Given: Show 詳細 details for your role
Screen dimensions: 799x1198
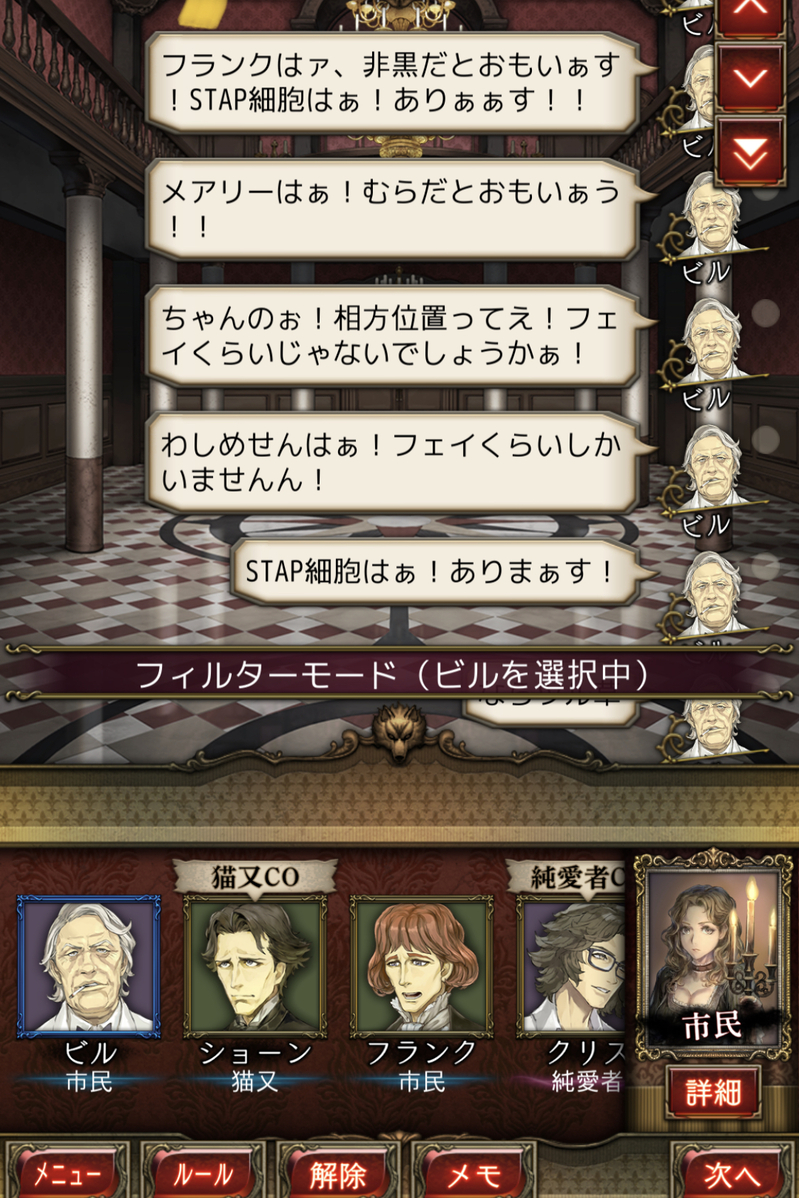Looking at the screenshot, I should coord(714,1092).
